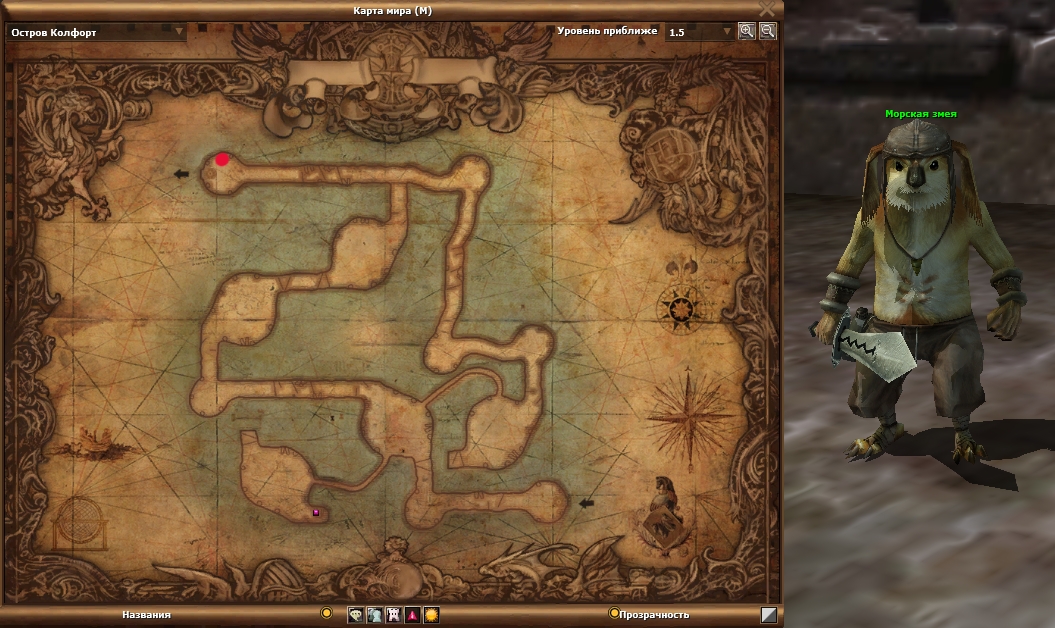Image resolution: width=1055 pixels, height=628 pixels.
Task: Zoom in with the magnifier plus button
Action: pyautogui.click(x=746, y=31)
